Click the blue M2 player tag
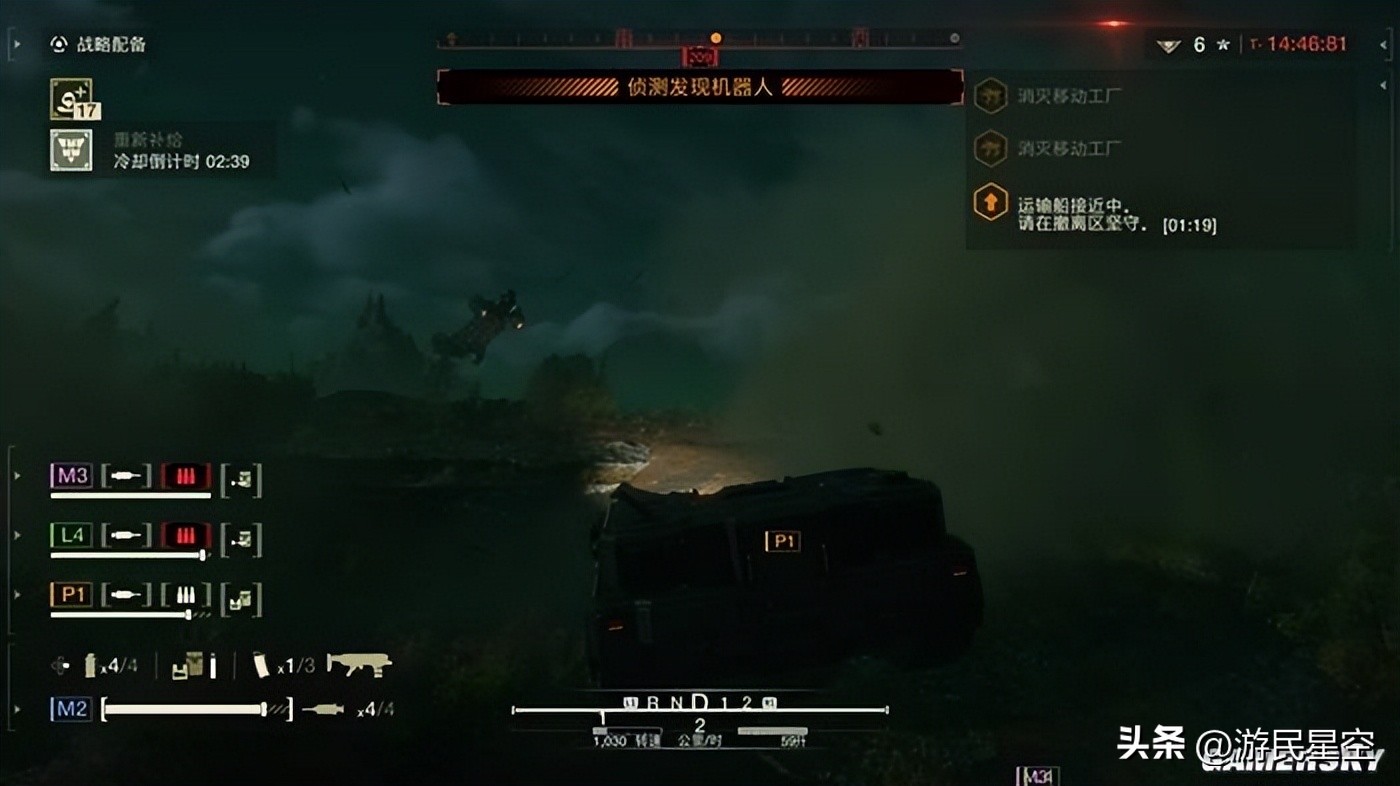Screen dimensions: 1400x786 click(x=71, y=709)
